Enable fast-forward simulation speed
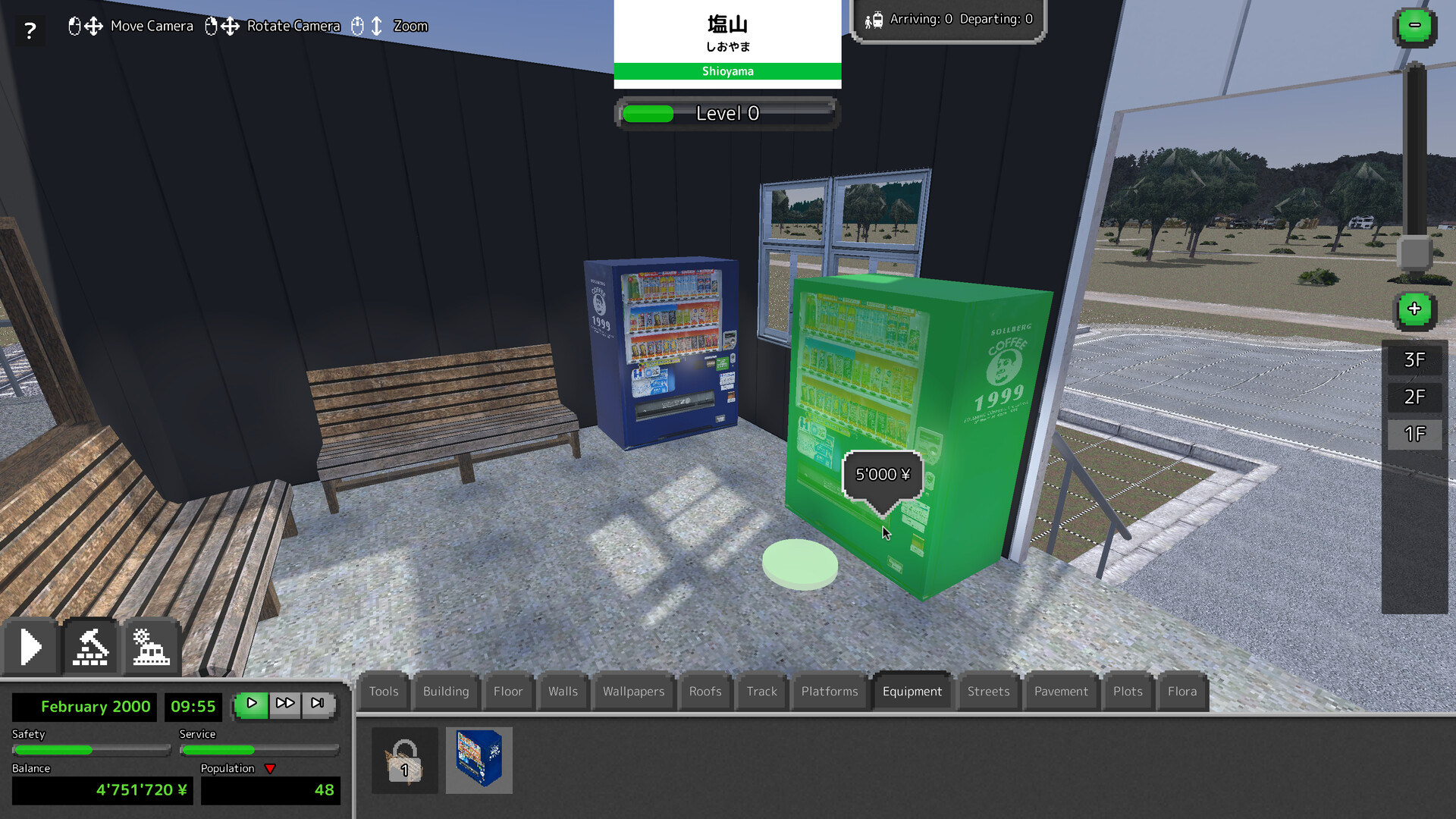 [285, 704]
